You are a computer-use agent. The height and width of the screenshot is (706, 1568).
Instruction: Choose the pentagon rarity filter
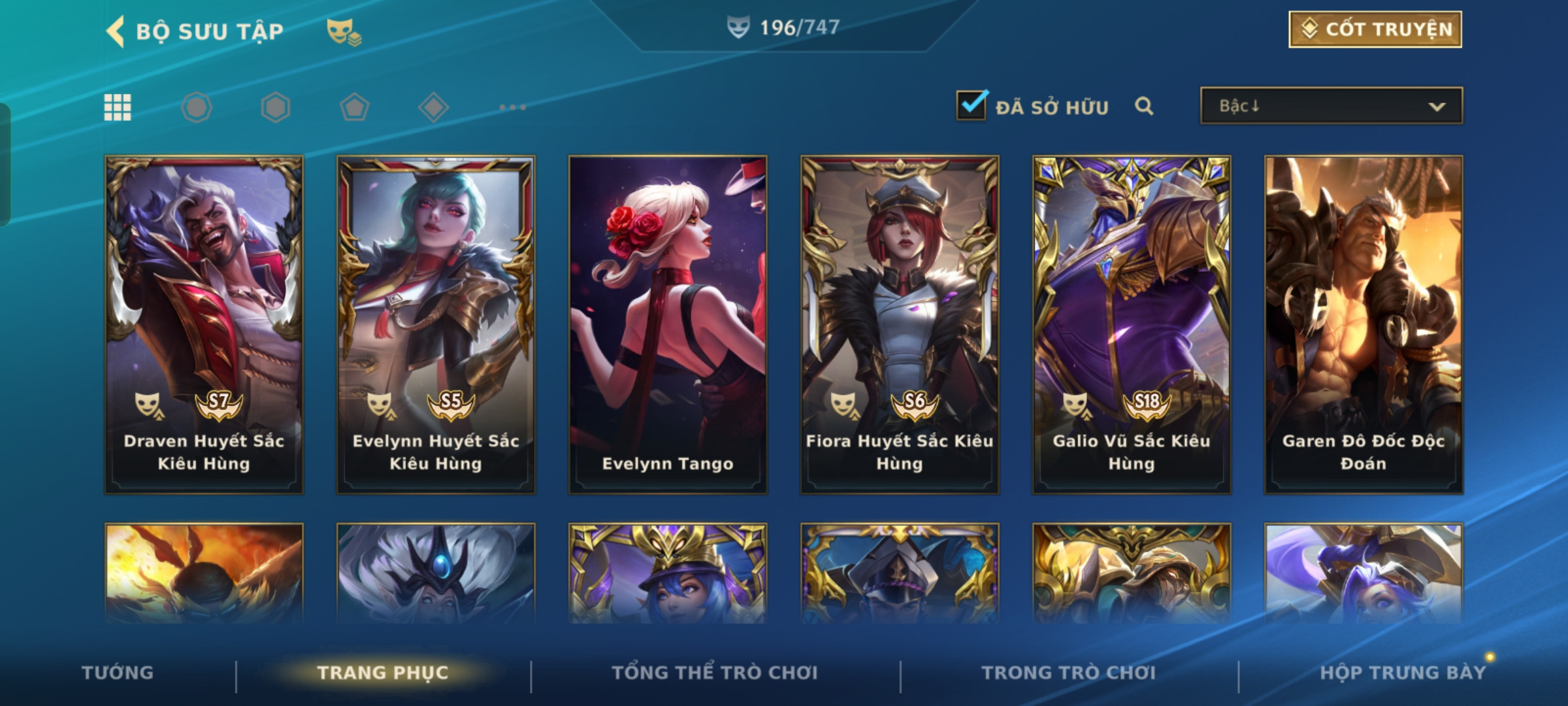tap(354, 107)
